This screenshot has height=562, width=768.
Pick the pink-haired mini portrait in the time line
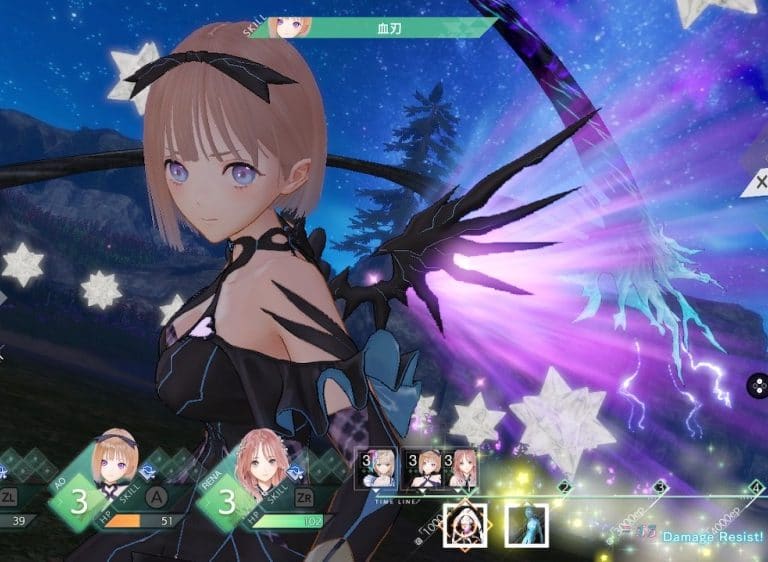[461, 467]
